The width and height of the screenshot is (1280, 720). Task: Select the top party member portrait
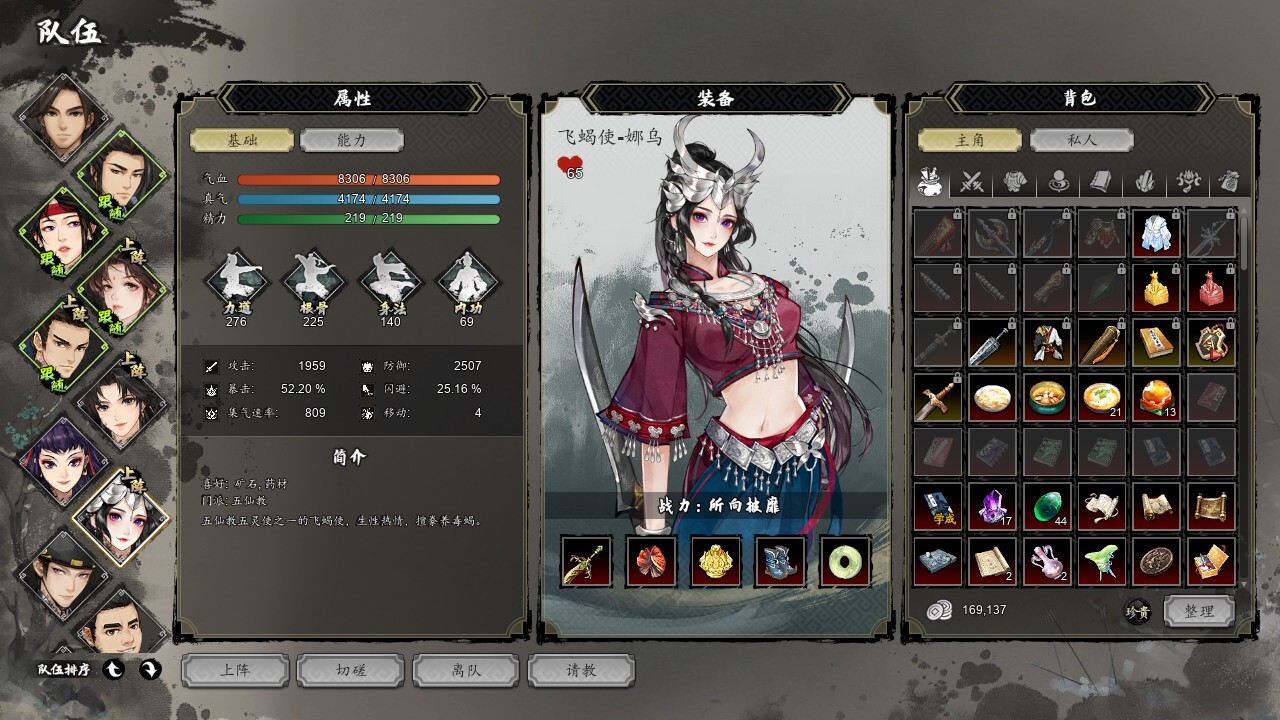(62, 115)
